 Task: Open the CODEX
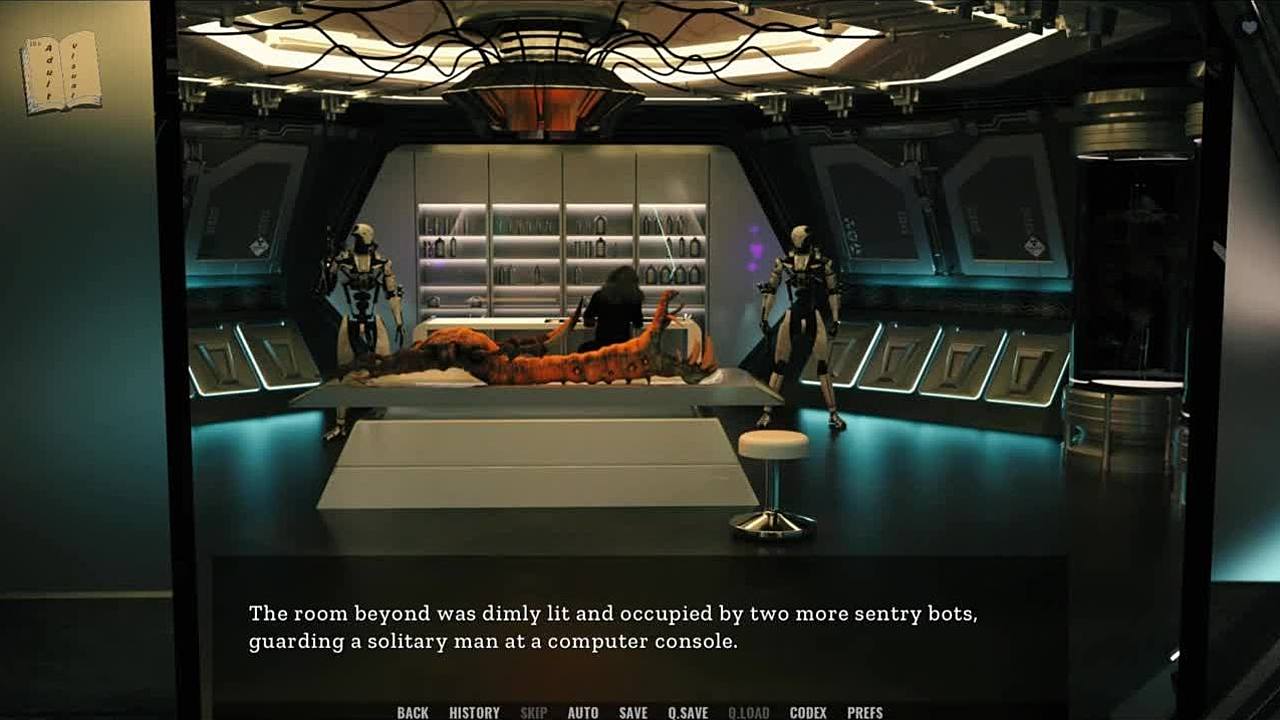[x=808, y=712]
